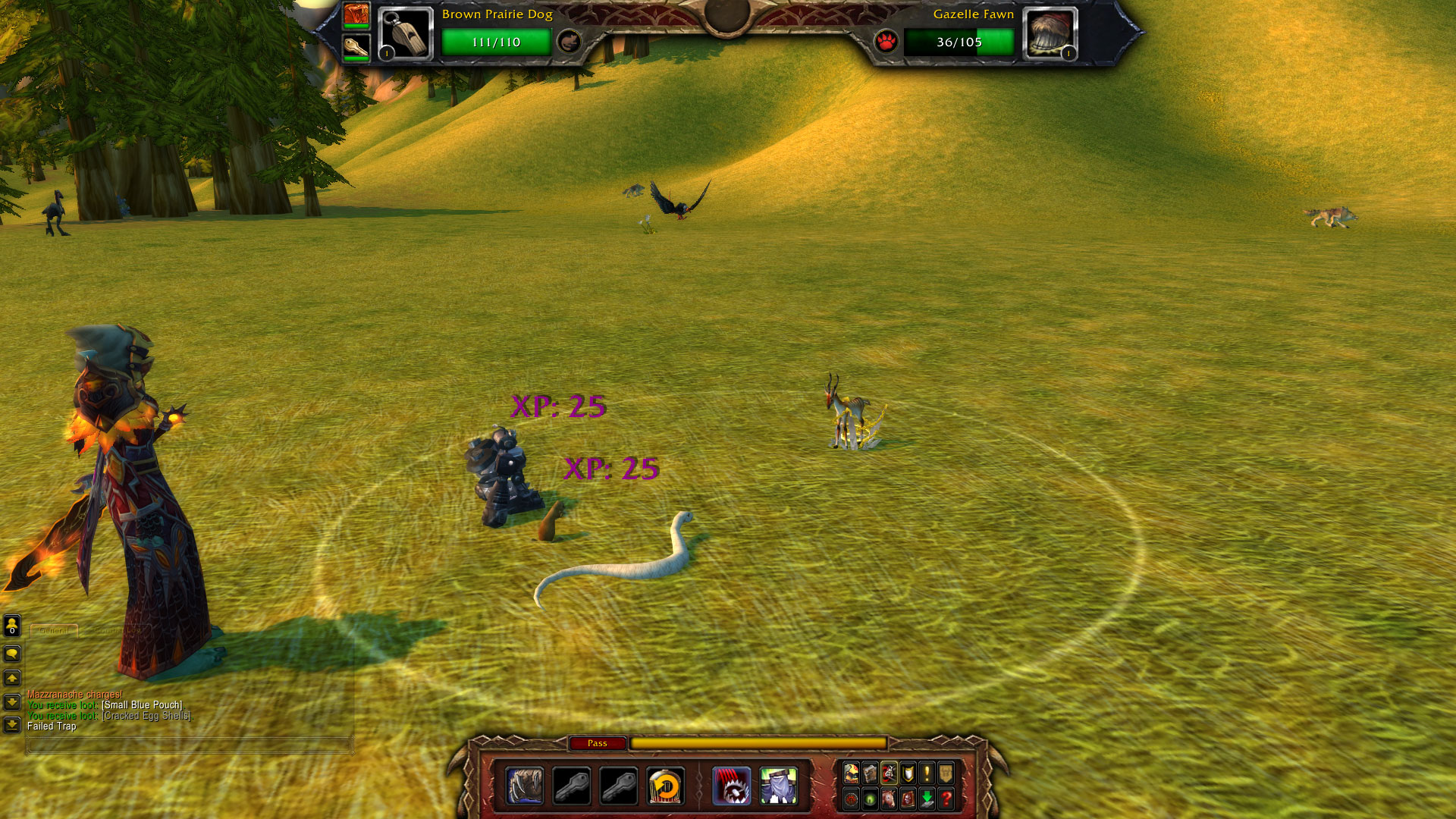Open the social friends list button
1456x819 pixels.
coord(12,626)
